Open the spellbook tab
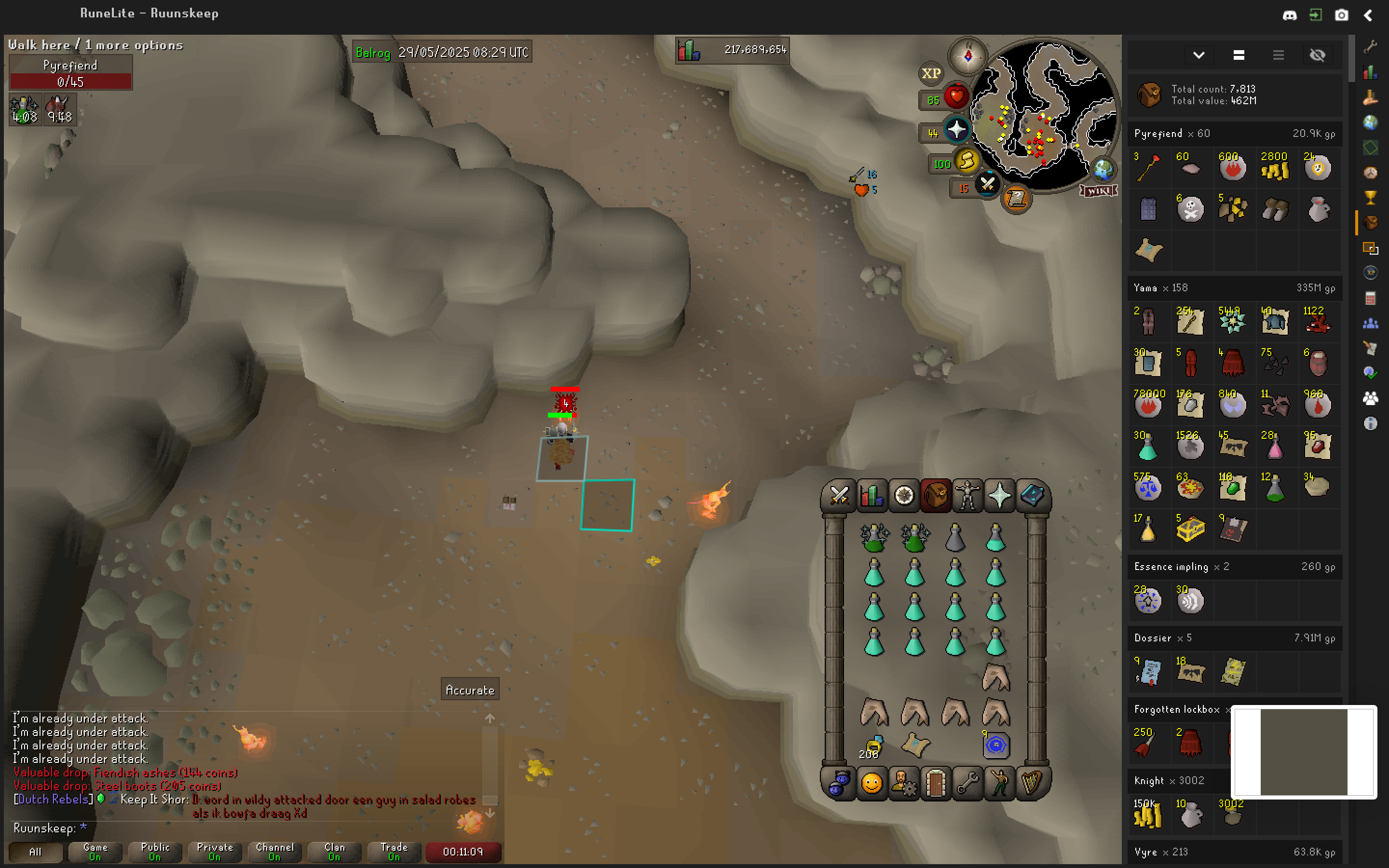This screenshot has width=1389, height=868. pos(1032,495)
